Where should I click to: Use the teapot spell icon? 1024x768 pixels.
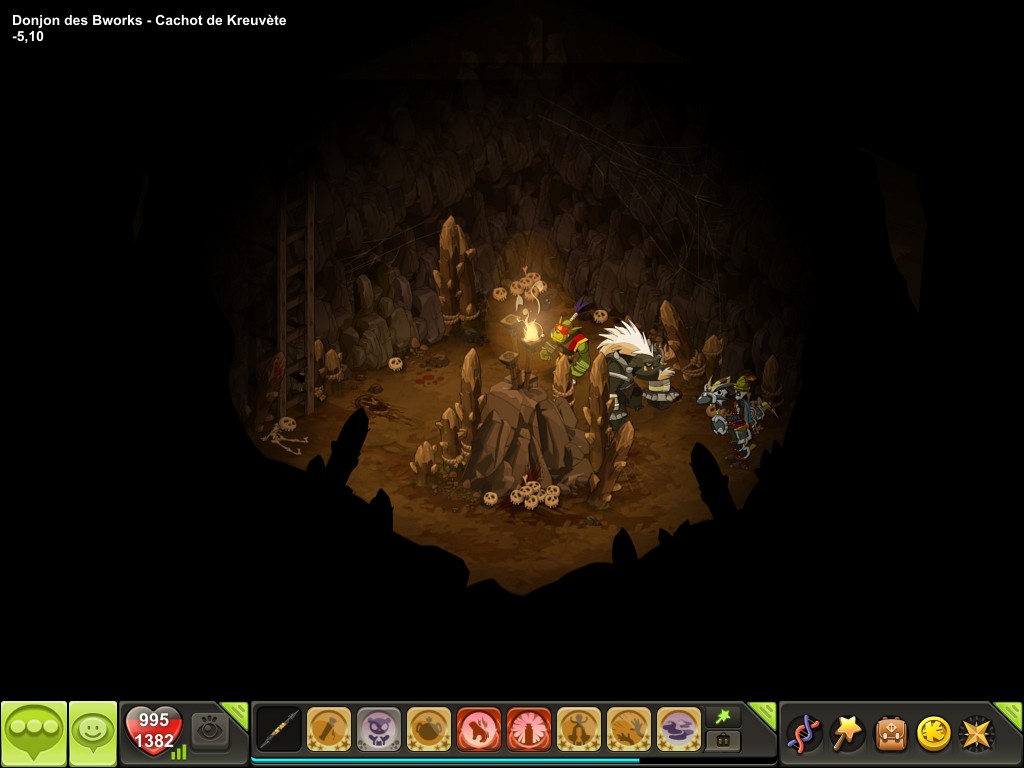point(429,729)
